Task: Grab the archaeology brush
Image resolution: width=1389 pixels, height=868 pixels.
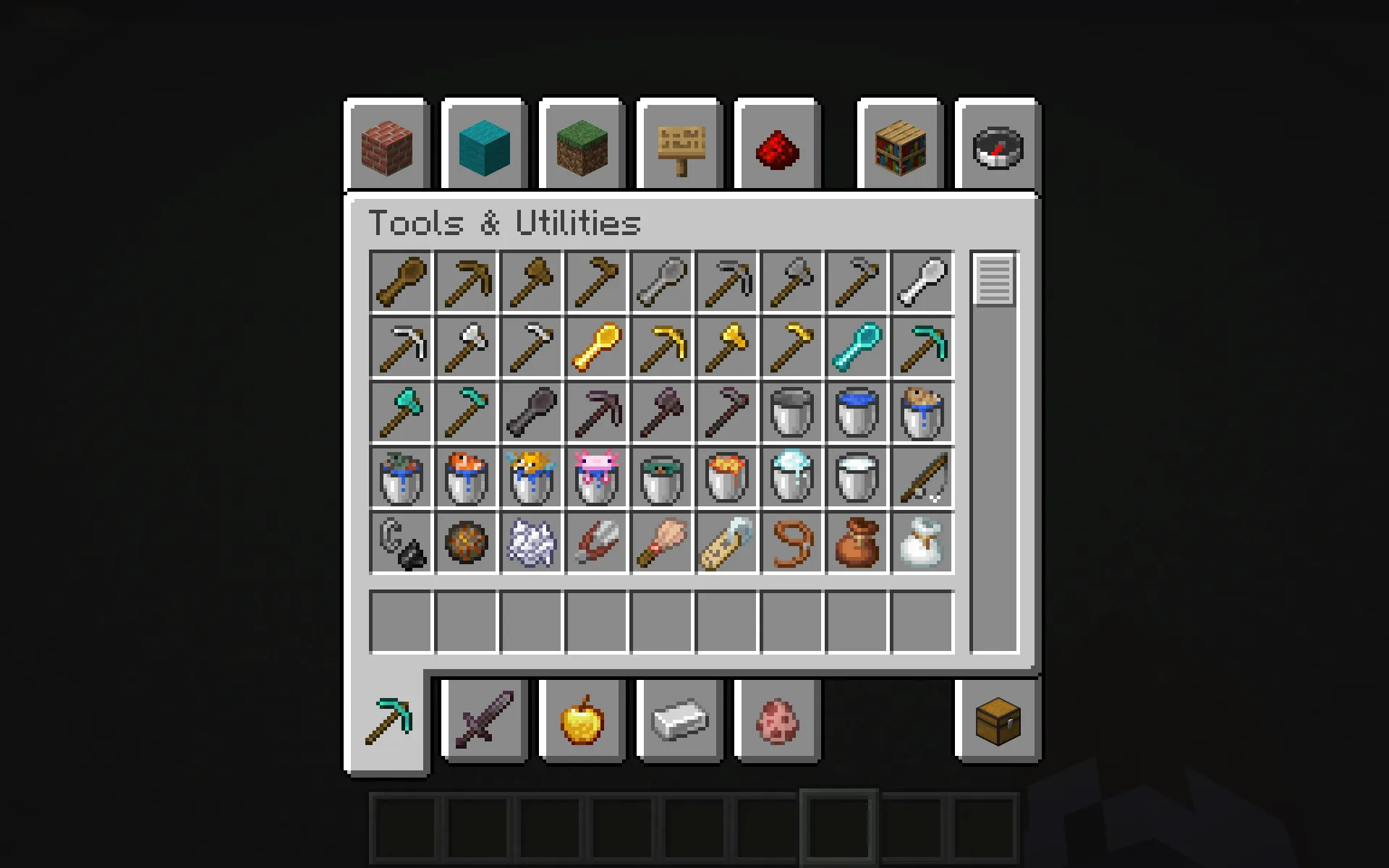Action: (x=662, y=542)
